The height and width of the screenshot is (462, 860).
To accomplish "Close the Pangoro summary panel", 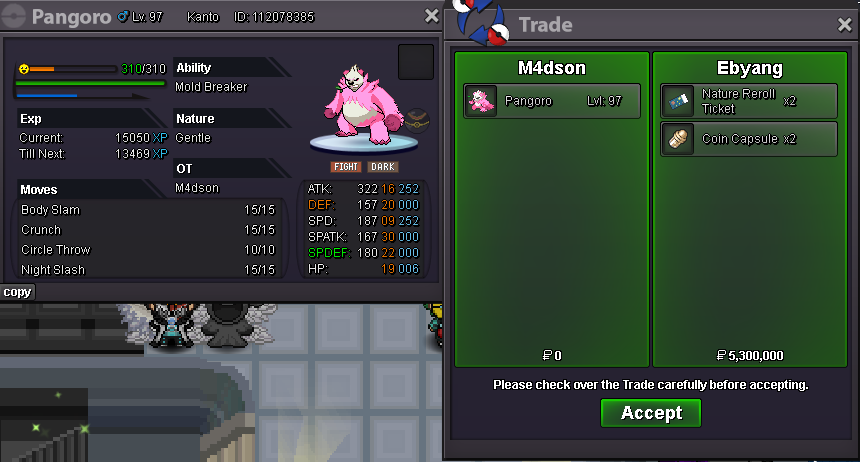I will 432,16.
